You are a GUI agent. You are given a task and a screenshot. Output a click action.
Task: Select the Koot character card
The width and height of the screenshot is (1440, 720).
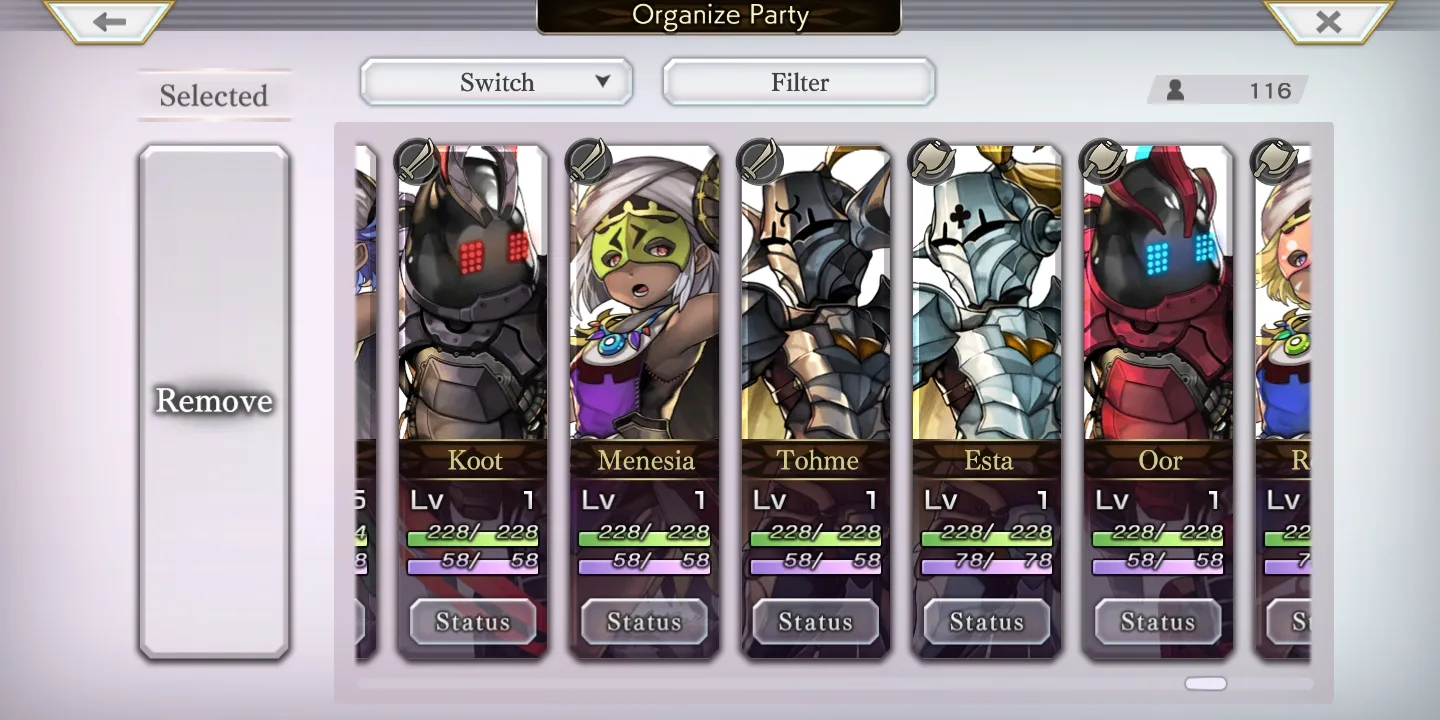pyautogui.click(x=473, y=300)
